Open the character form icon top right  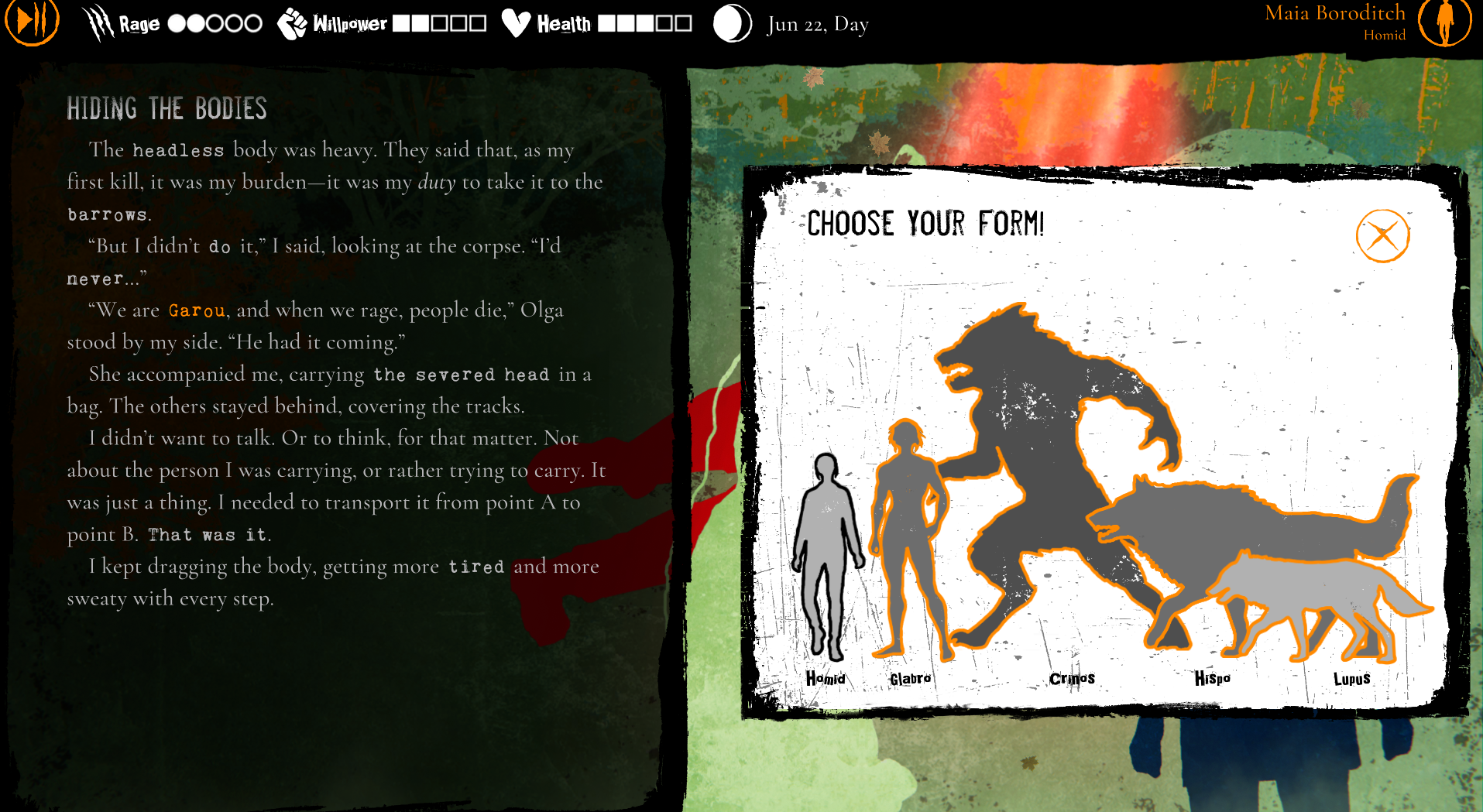point(1444,22)
